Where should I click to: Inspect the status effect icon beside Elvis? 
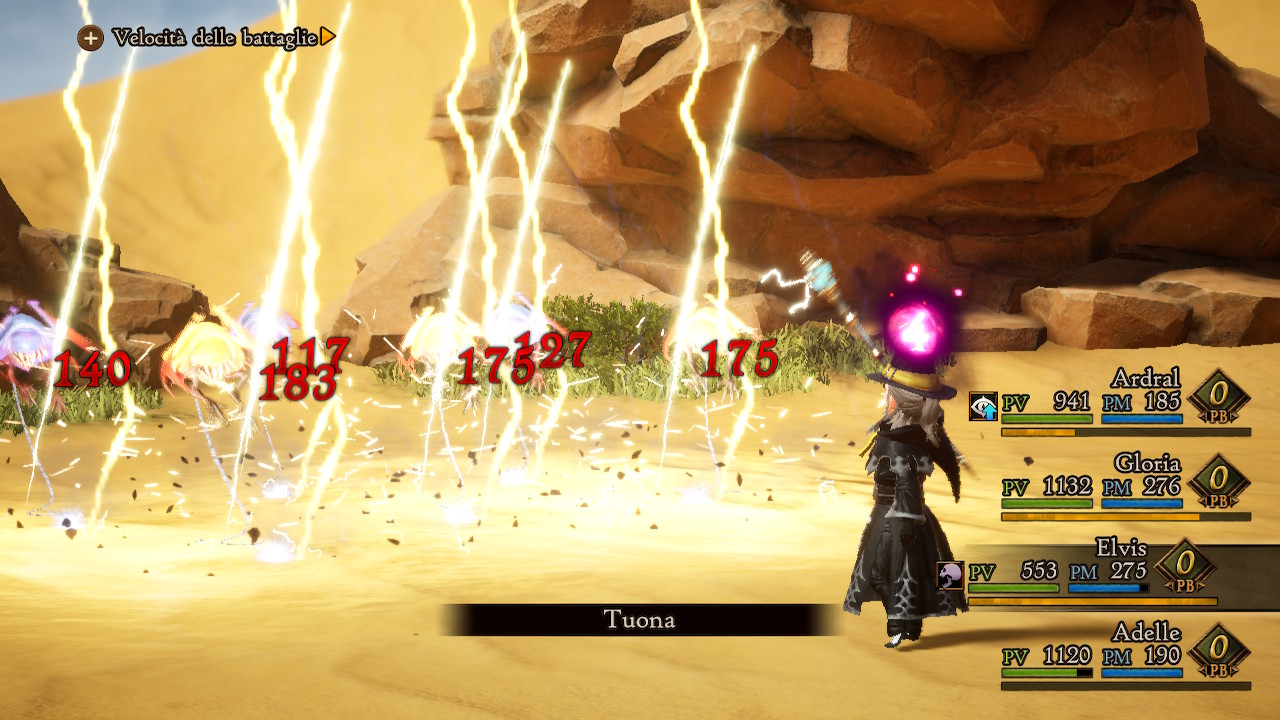pos(950,574)
